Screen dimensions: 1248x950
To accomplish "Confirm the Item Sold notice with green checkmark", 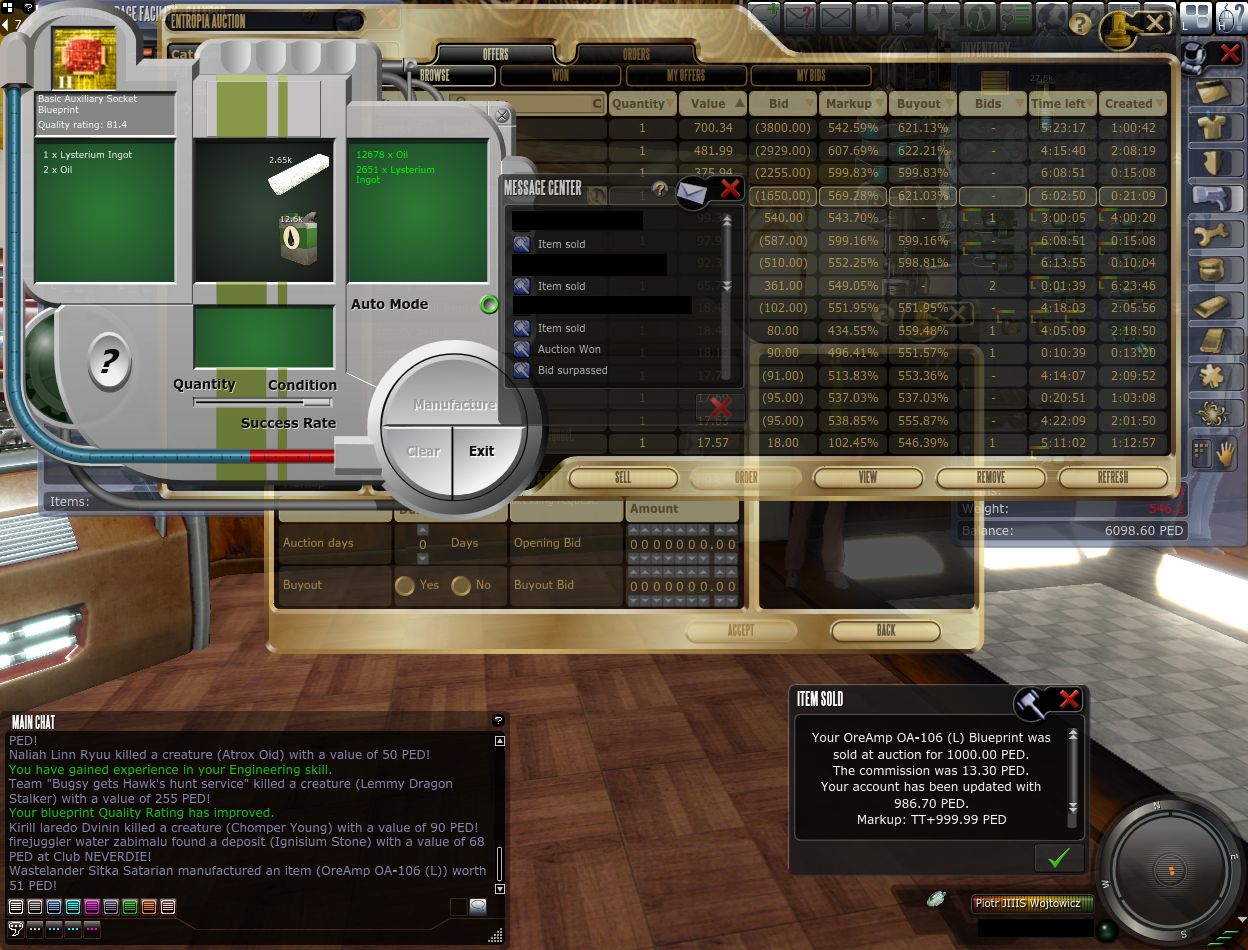I will click(x=1059, y=857).
